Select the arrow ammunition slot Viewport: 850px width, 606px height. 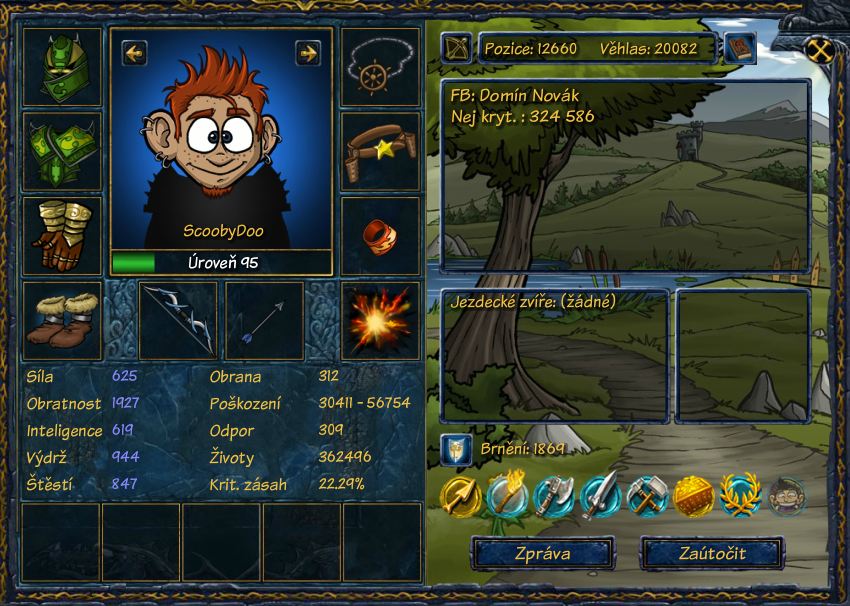264,320
